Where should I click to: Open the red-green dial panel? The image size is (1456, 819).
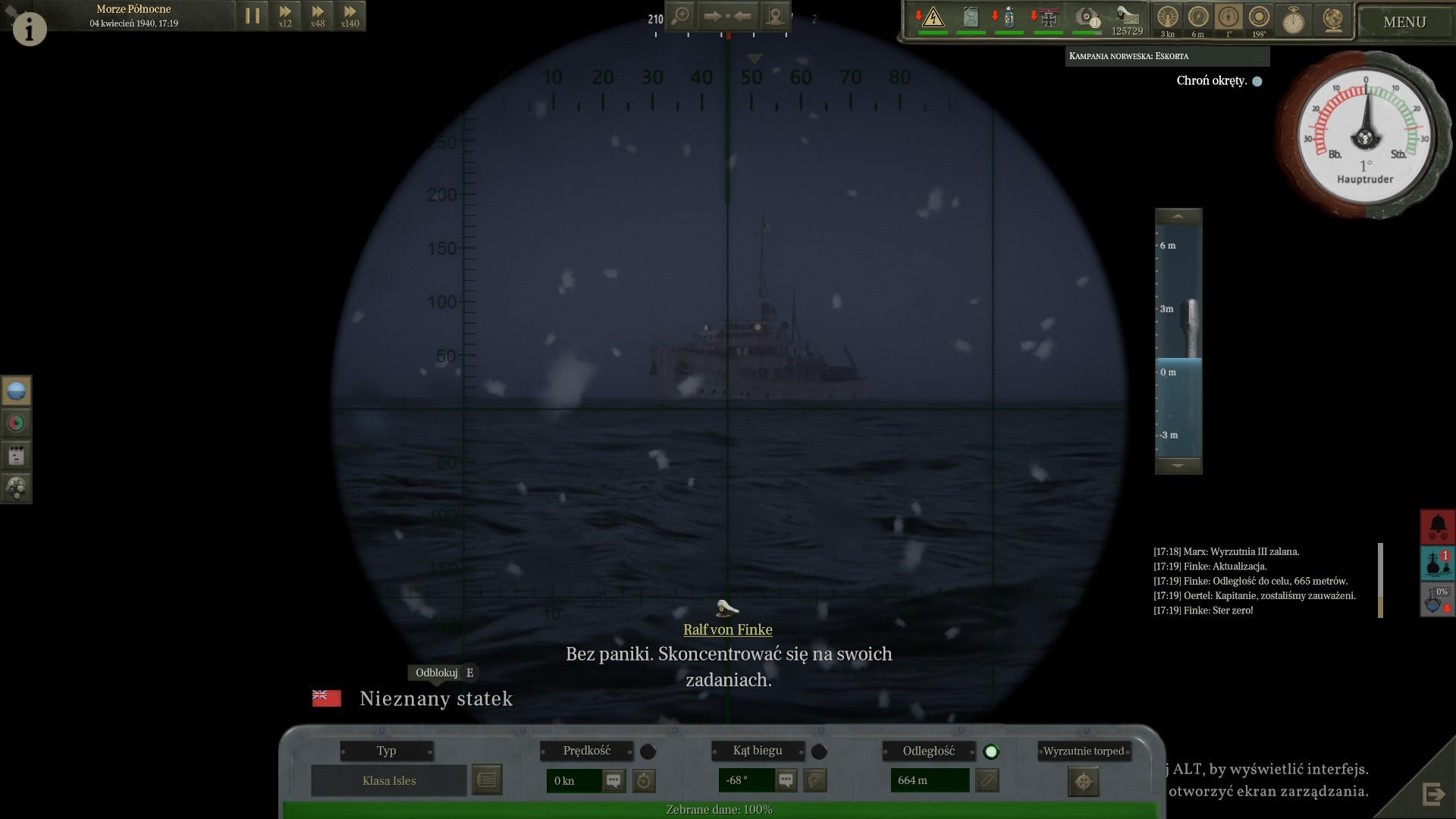(x=16, y=423)
